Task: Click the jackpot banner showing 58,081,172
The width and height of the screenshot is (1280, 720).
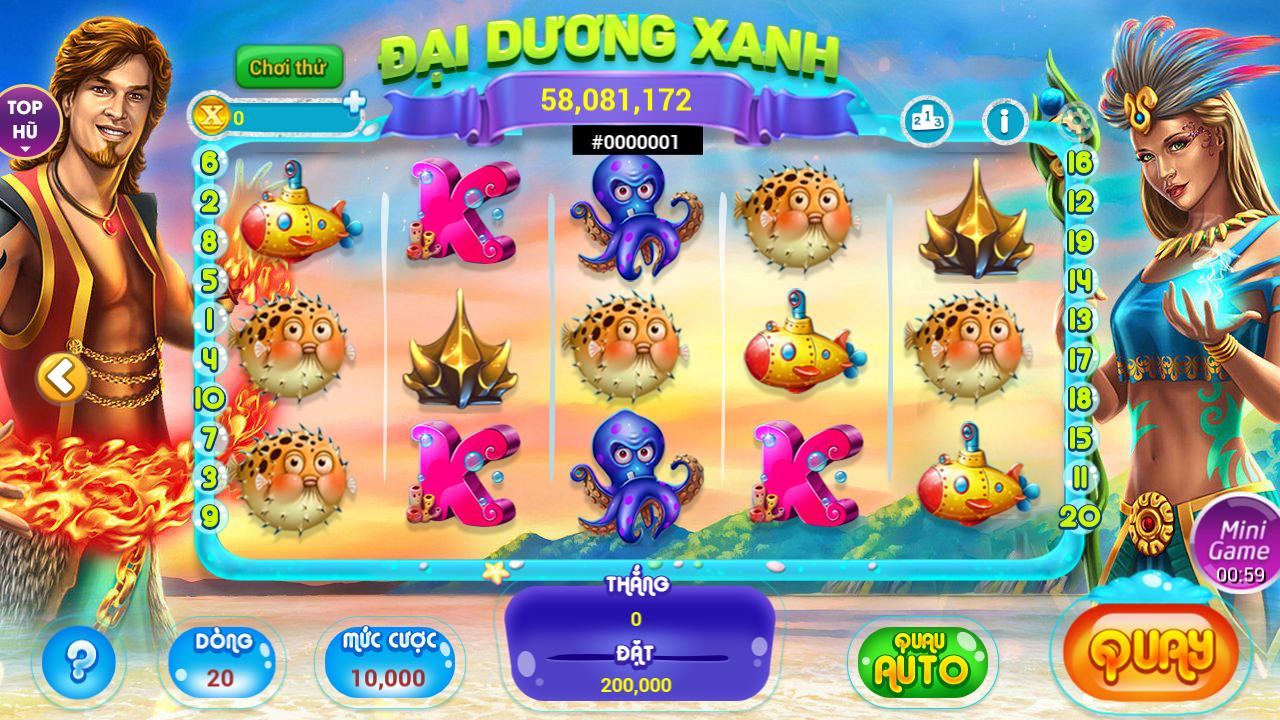Action: (x=617, y=100)
